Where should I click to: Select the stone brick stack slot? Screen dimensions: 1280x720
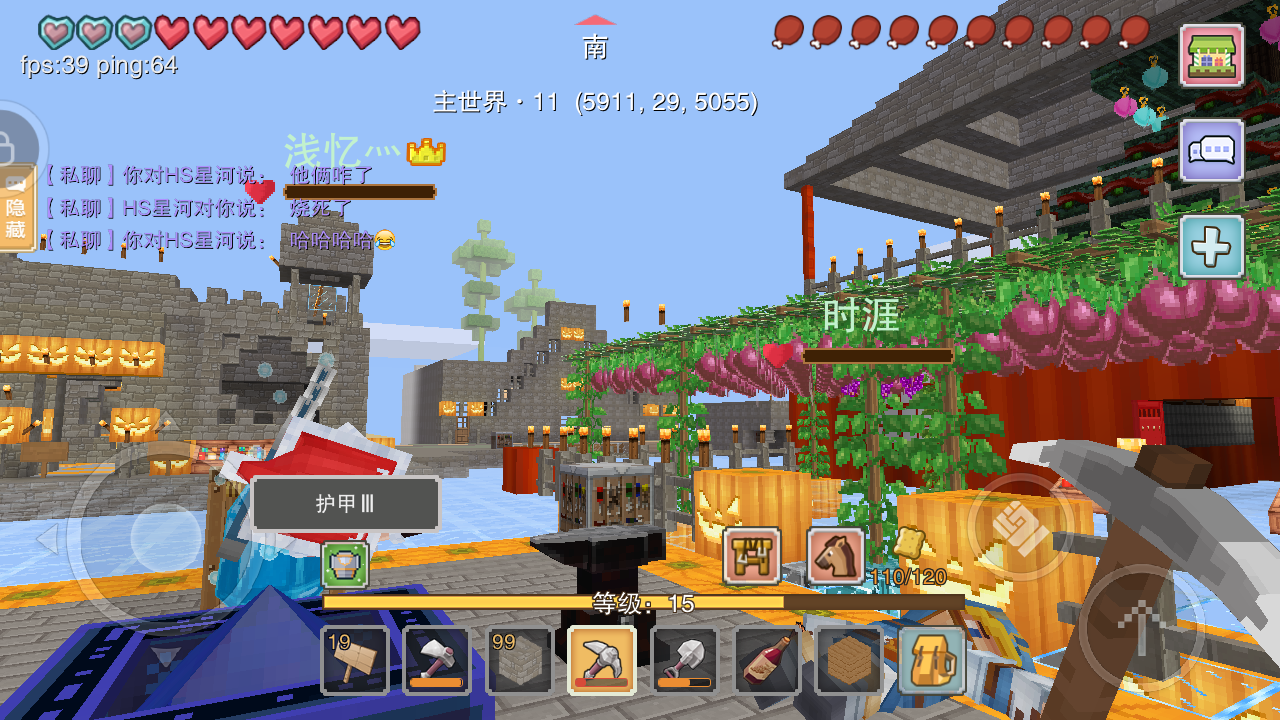pos(519,660)
